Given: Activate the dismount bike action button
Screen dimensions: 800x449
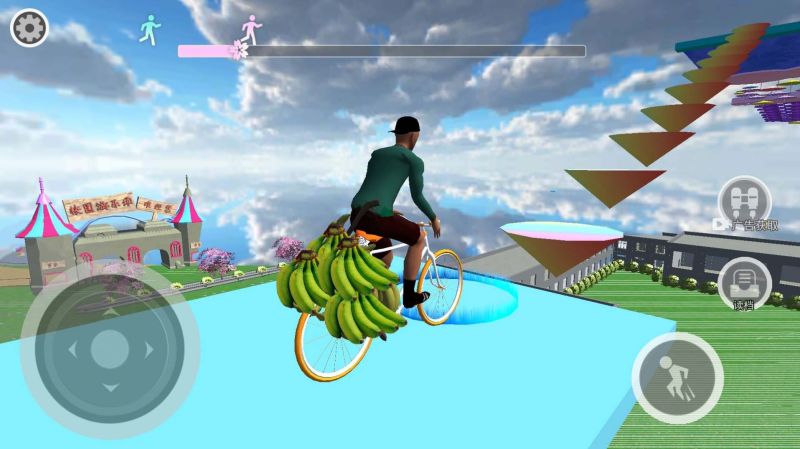Looking at the screenshot, I should [677, 378].
